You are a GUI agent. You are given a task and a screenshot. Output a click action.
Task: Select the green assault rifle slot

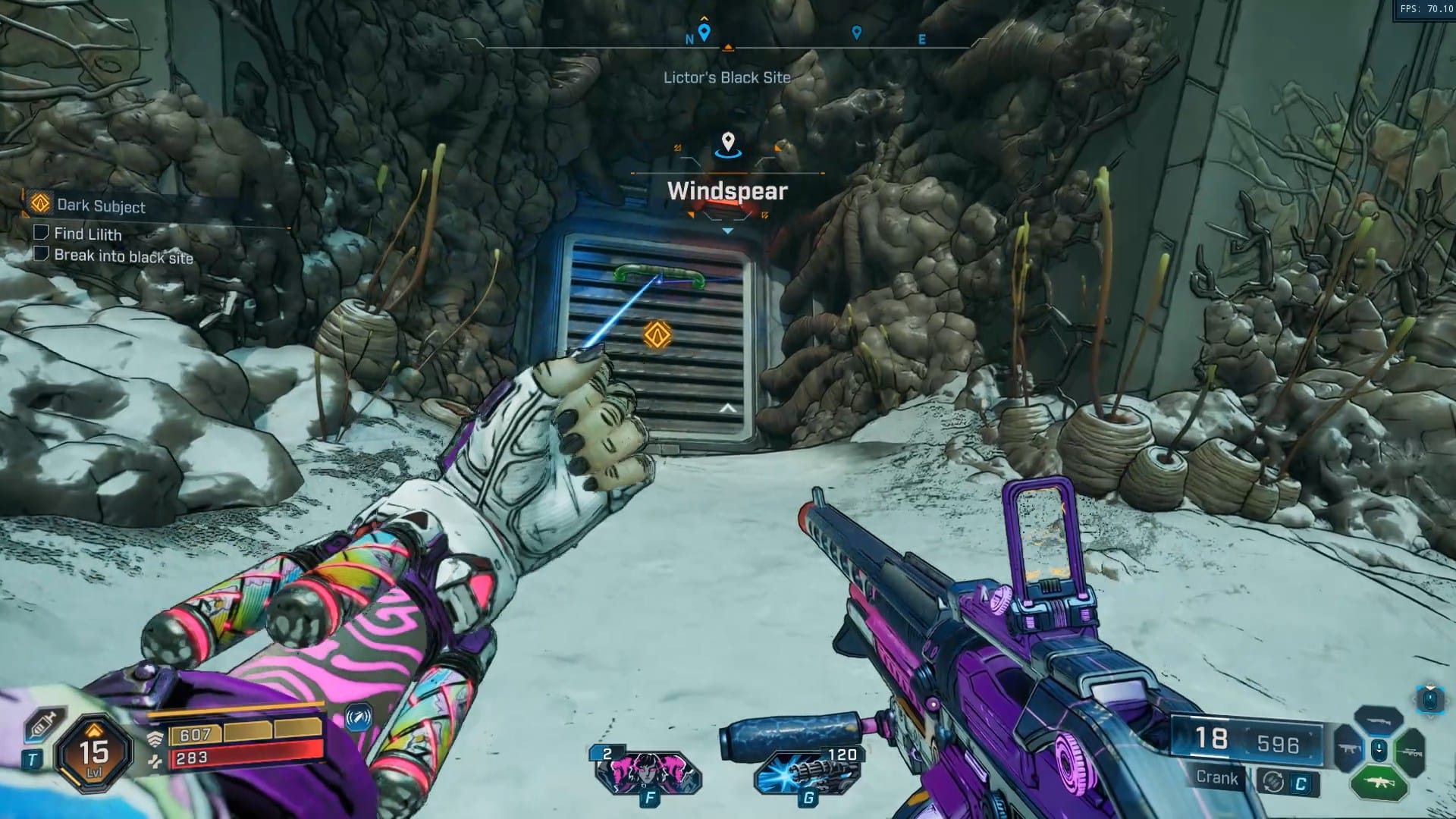point(1379,783)
